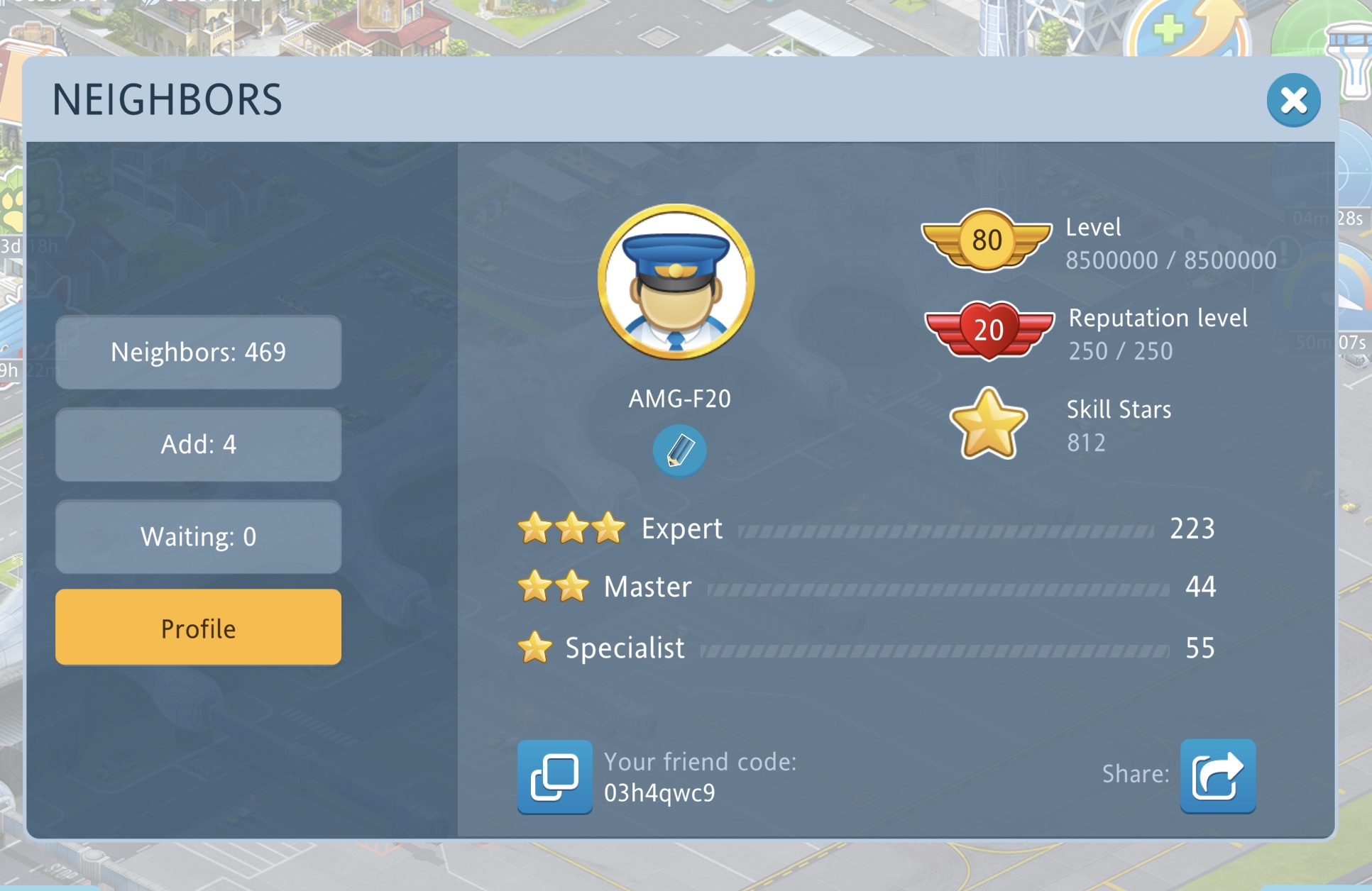Copy your friend code
Image resolution: width=1372 pixels, height=891 pixels.
pos(554,777)
